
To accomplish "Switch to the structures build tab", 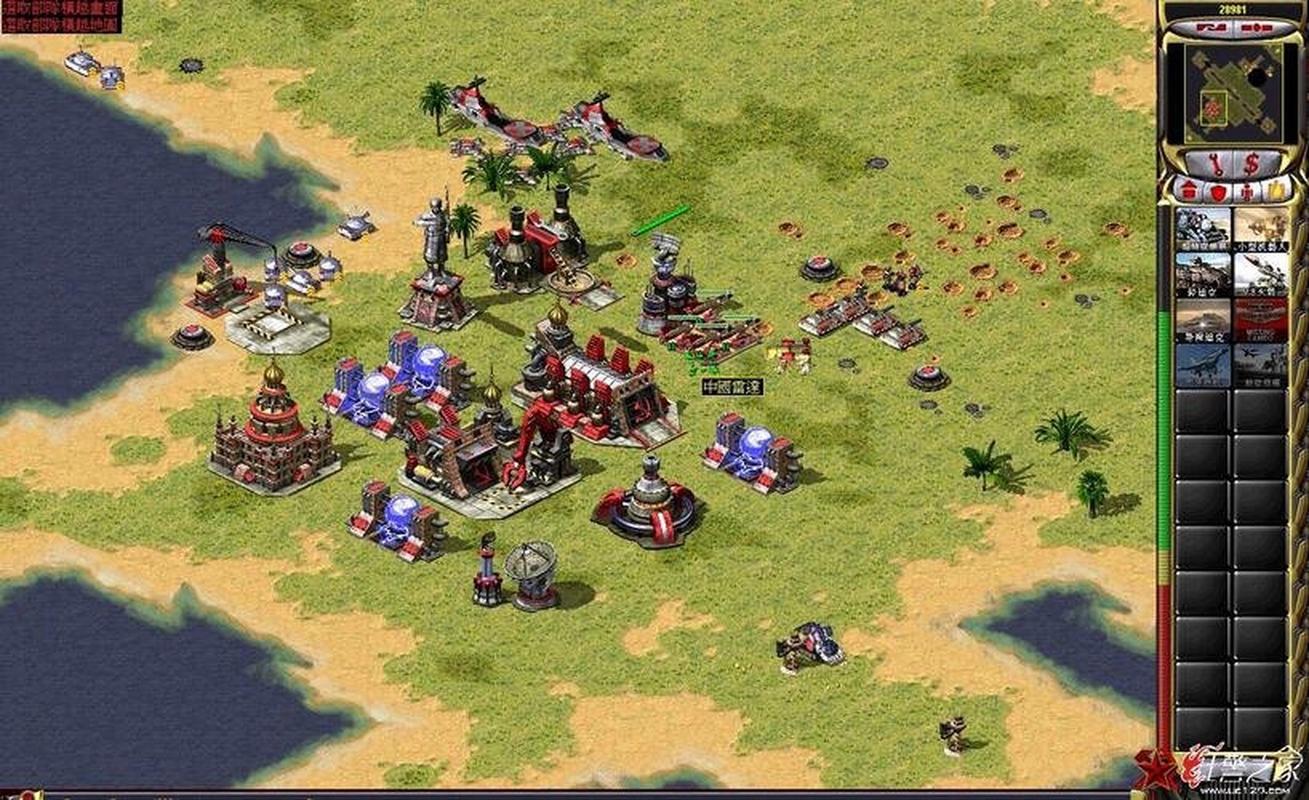I will [x=1187, y=190].
